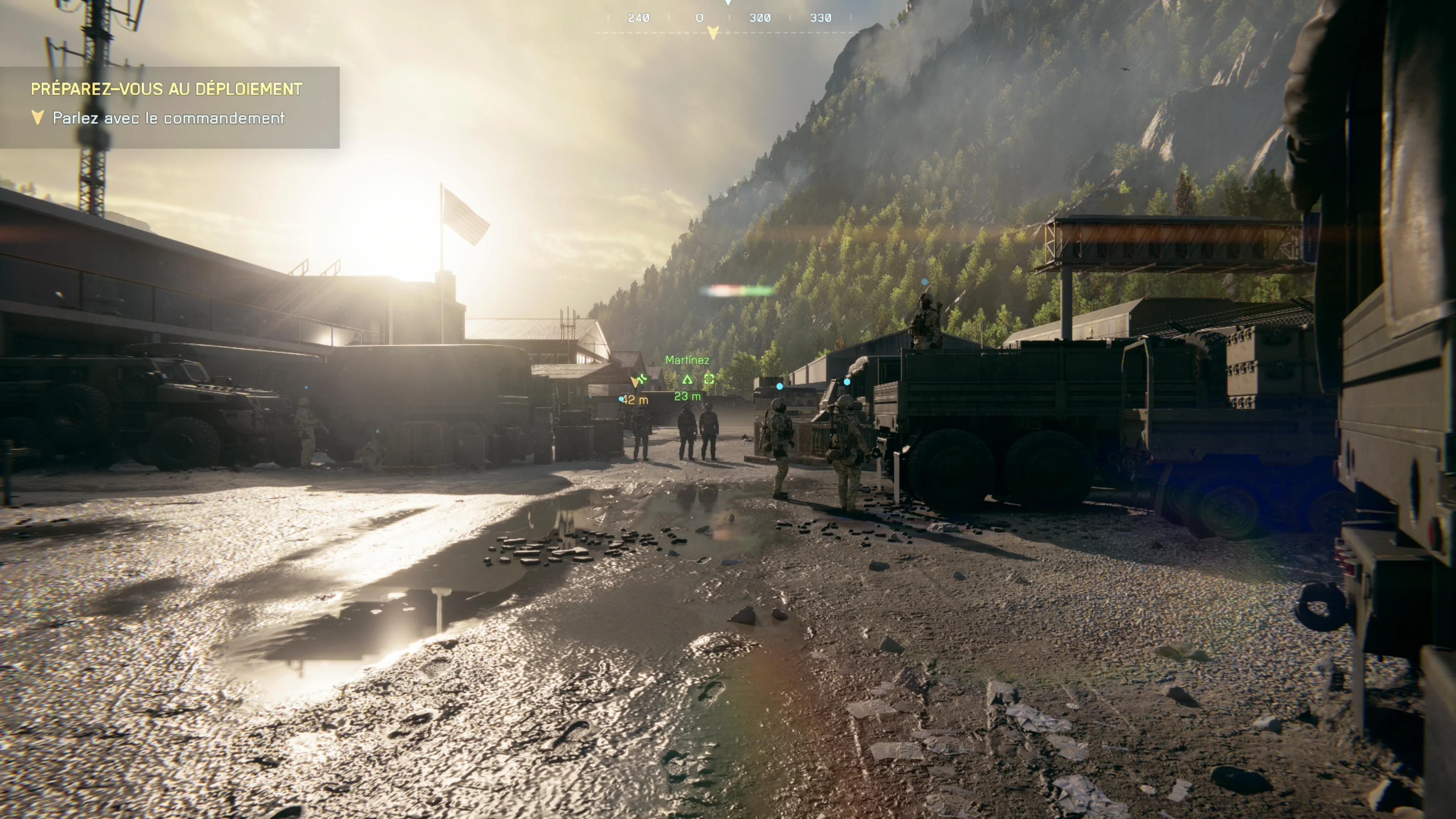This screenshot has width=1456, height=819.
Task: Select the yellow objective waypoint marker
Action: (x=635, y=382)
